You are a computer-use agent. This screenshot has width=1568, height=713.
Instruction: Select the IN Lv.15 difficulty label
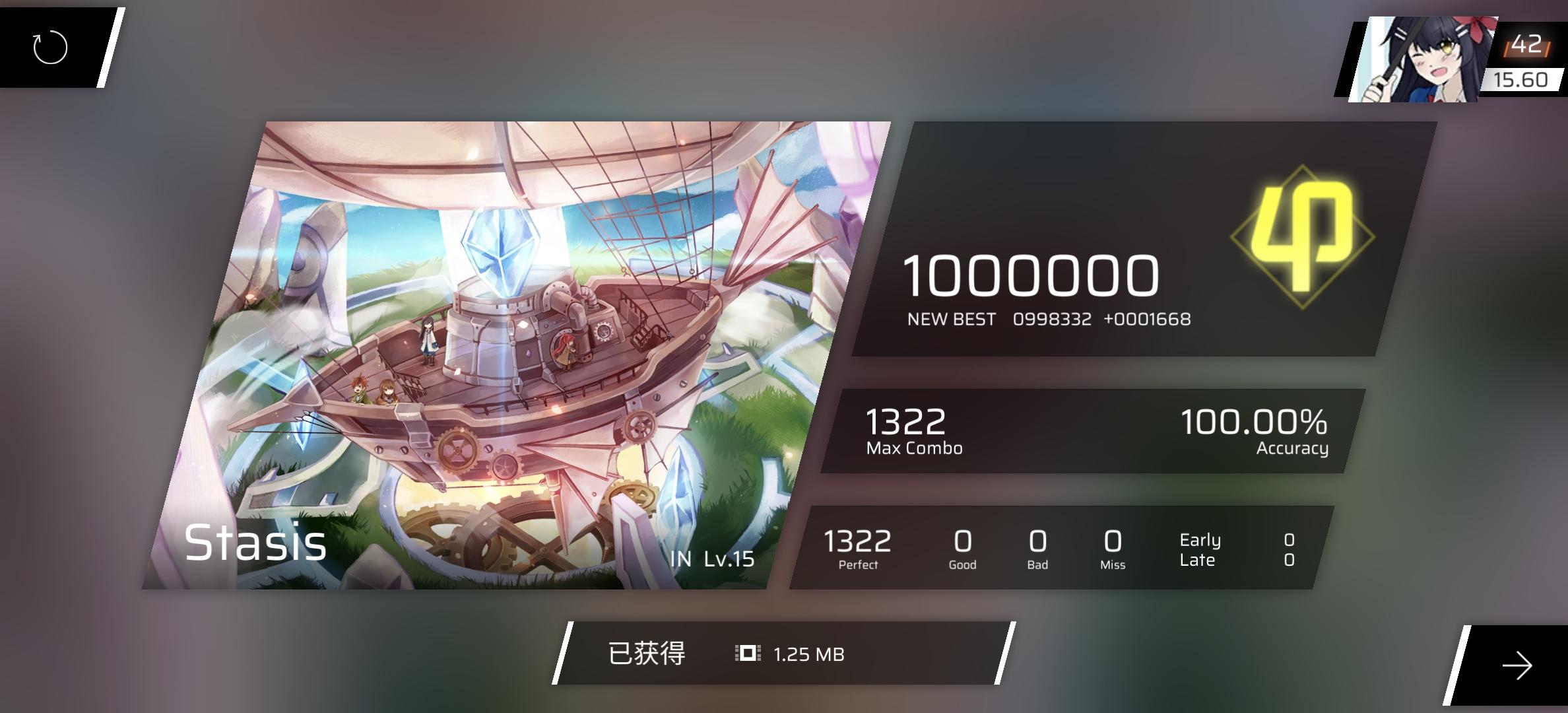pos(715,558)
